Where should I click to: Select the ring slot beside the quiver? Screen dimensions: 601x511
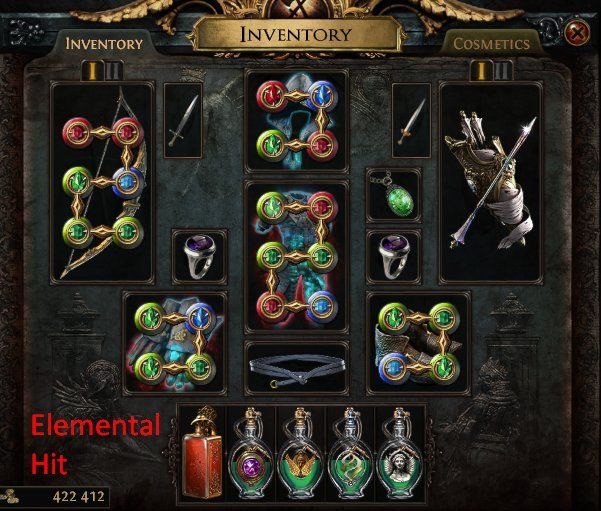(394, 257)
